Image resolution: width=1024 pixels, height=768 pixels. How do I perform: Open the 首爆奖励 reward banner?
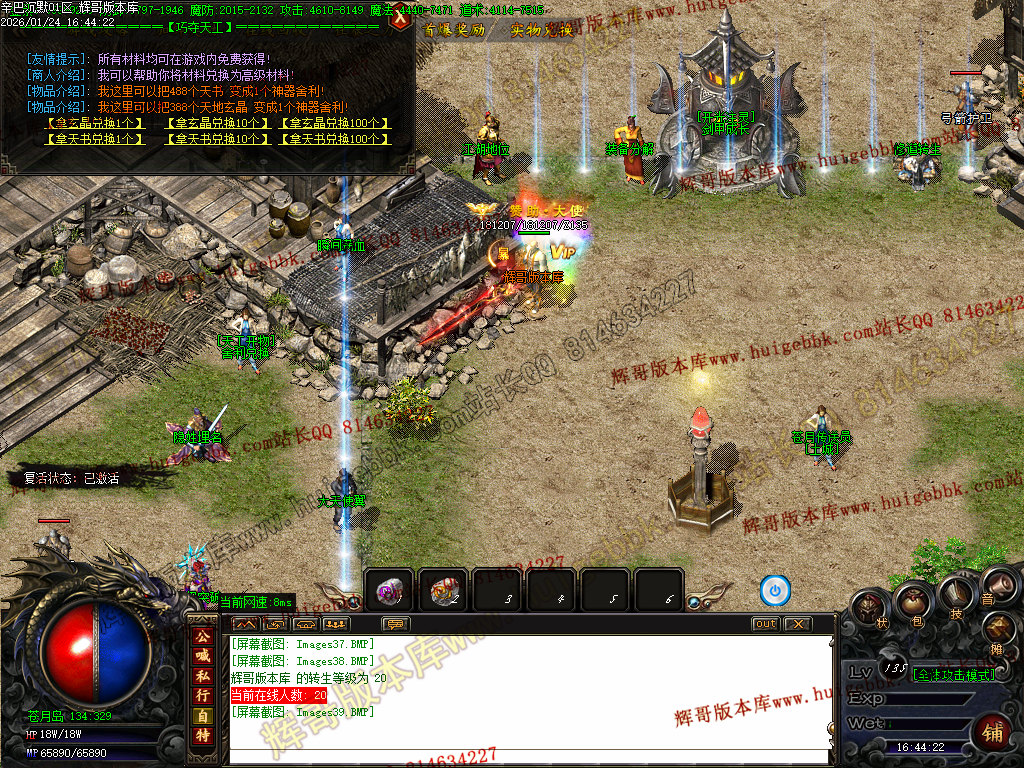point(455,30)
